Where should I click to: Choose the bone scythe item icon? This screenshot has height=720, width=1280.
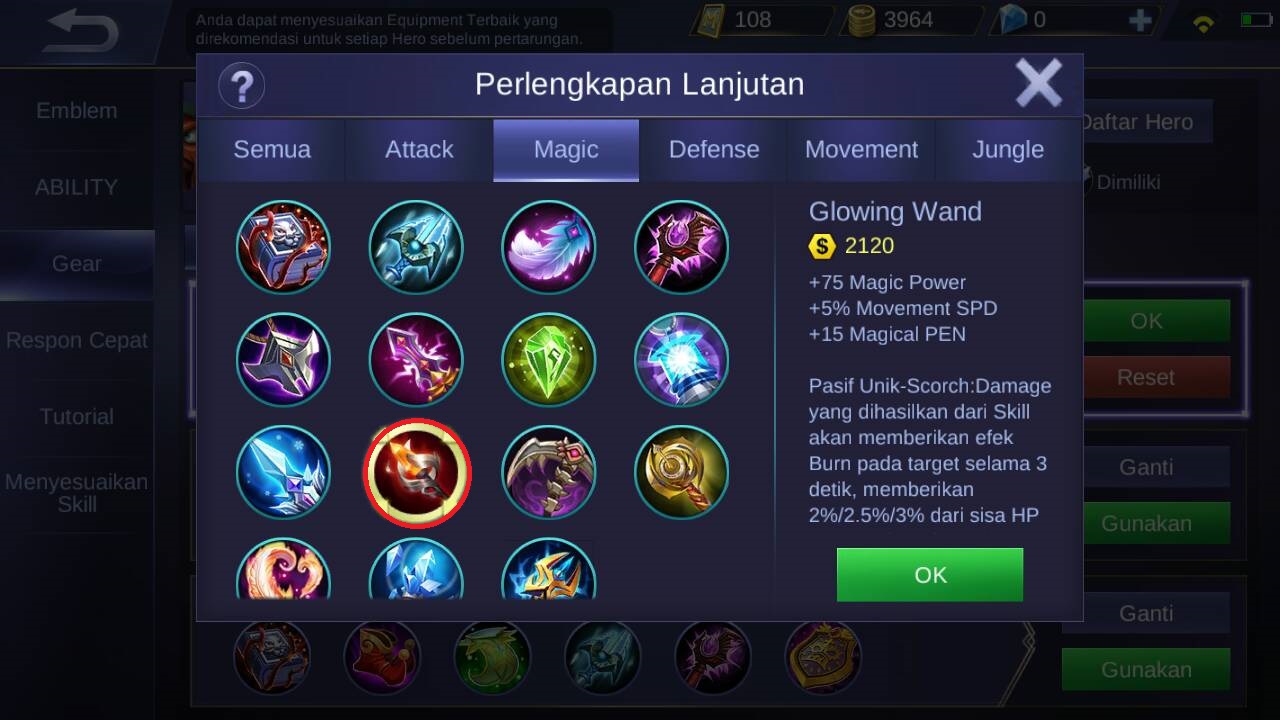pos(548,473)
